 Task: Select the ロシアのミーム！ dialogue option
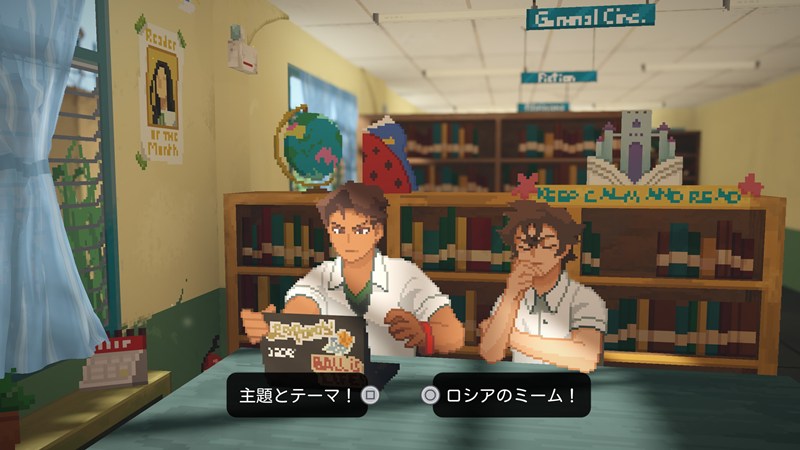(503, 395)
